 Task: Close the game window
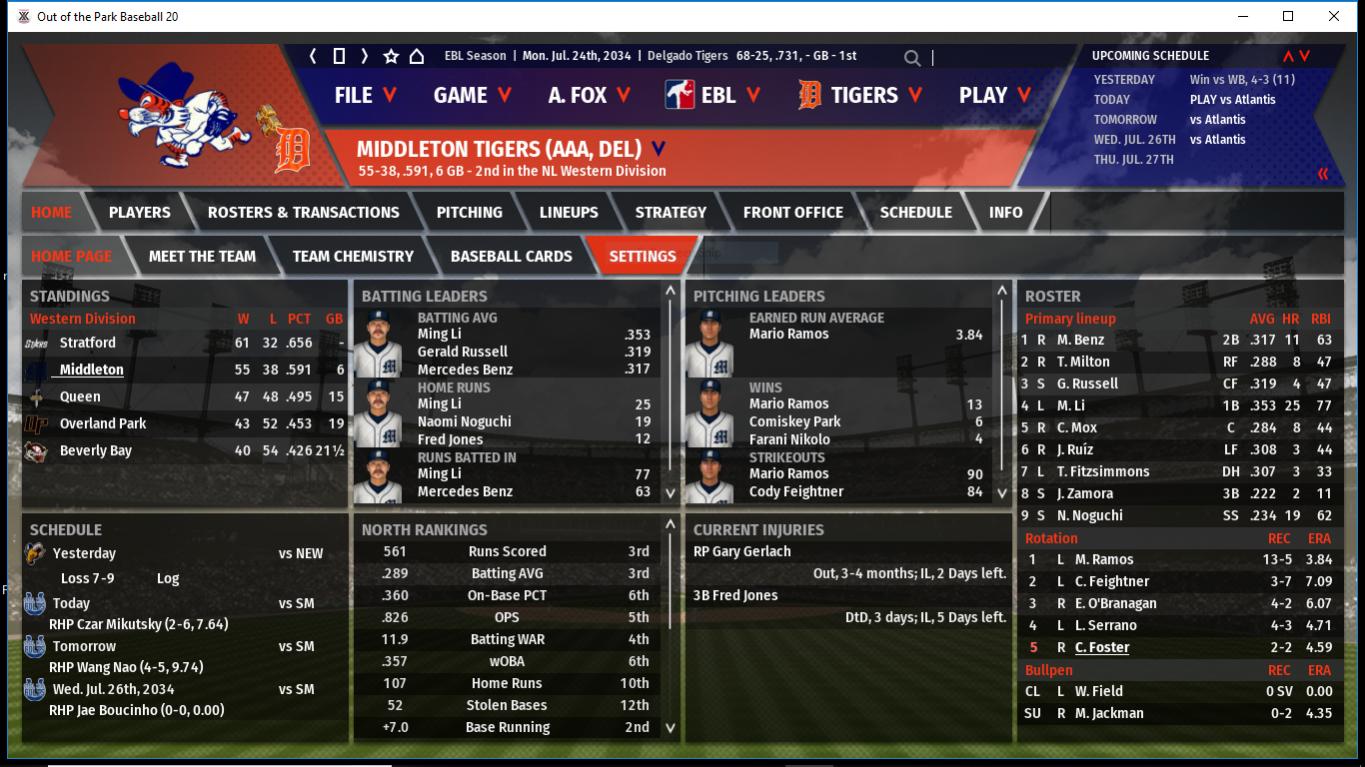pyautogui.click(x=1334, y=16)
